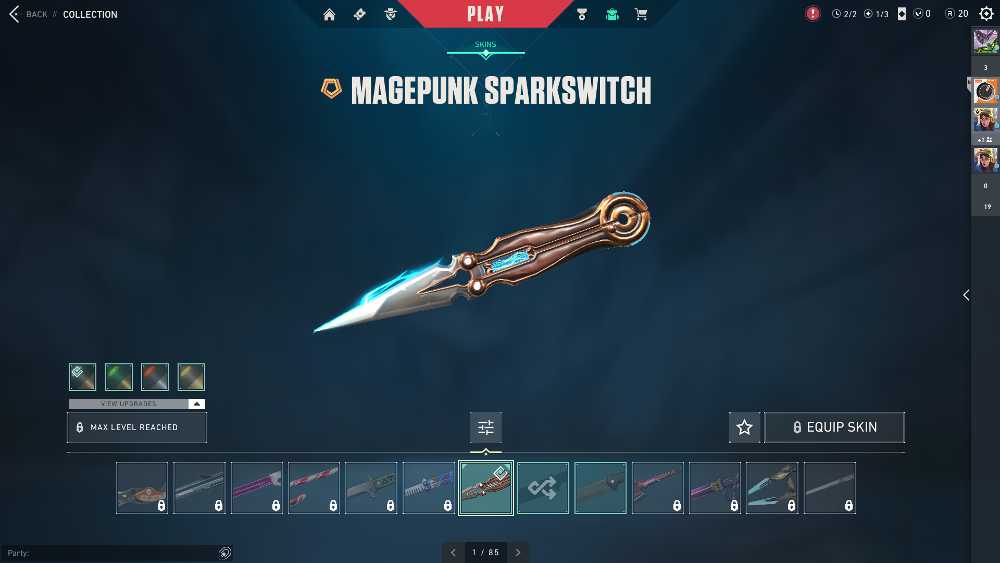The height and width of the screenshot is (563, 1000).
Task: Collapse the social side panel arrow
Action: (966, 295)
